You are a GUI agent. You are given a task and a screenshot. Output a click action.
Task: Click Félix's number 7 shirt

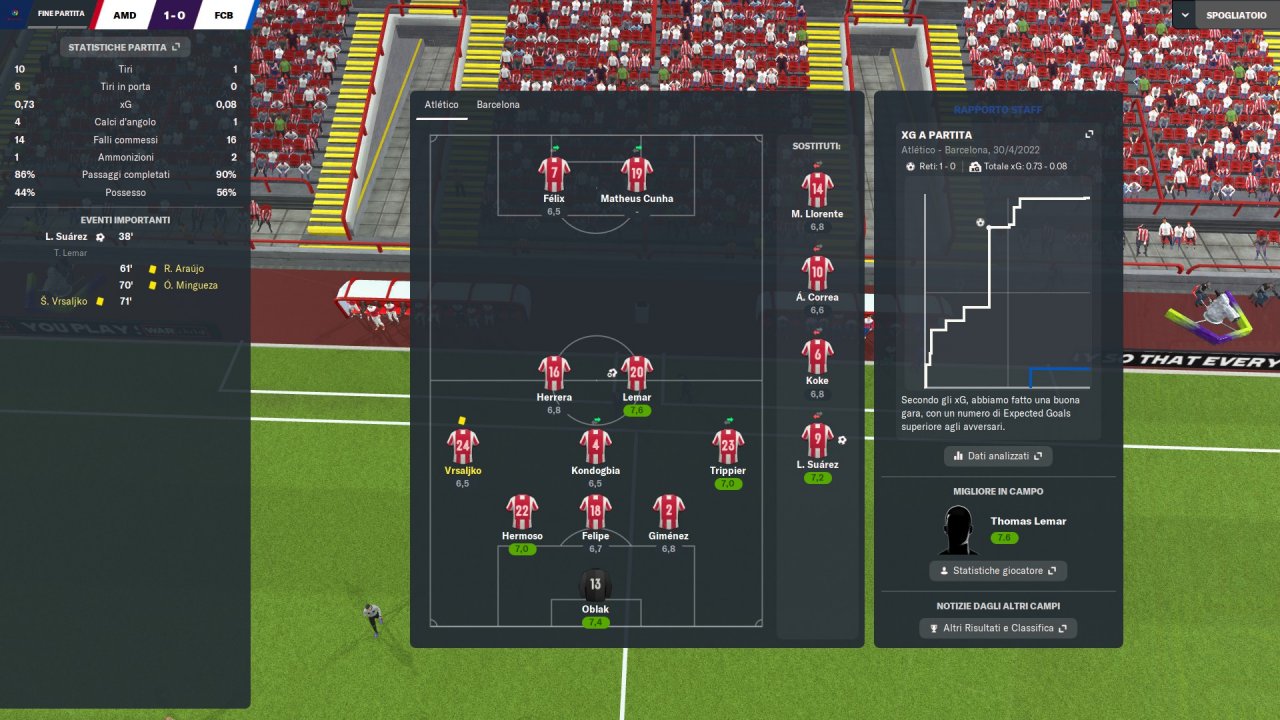553,174
